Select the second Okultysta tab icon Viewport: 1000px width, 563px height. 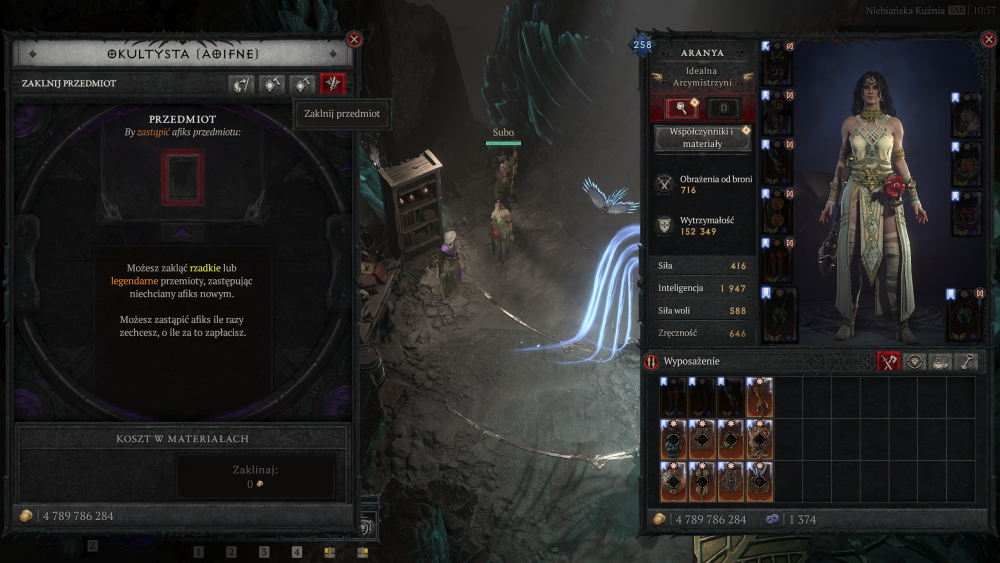click(x=272, y=84)
